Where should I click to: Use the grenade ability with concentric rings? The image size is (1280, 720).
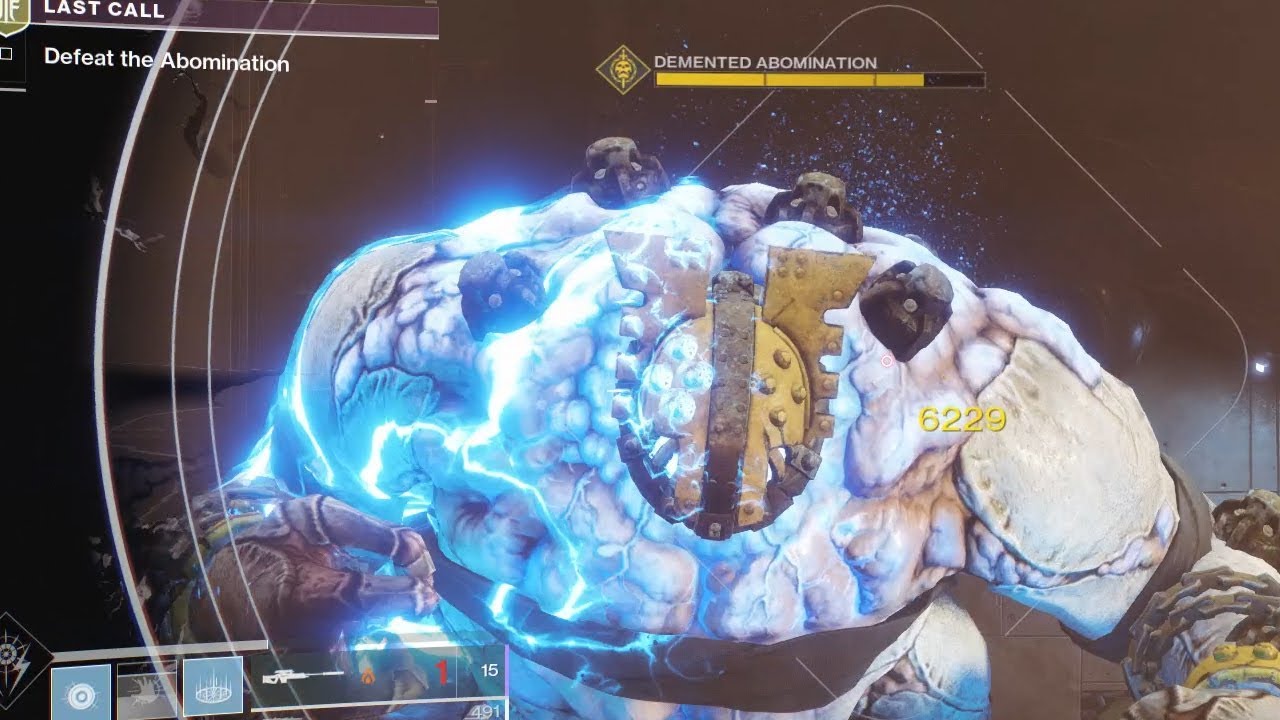pyautogui.click(x=81, y=691)
